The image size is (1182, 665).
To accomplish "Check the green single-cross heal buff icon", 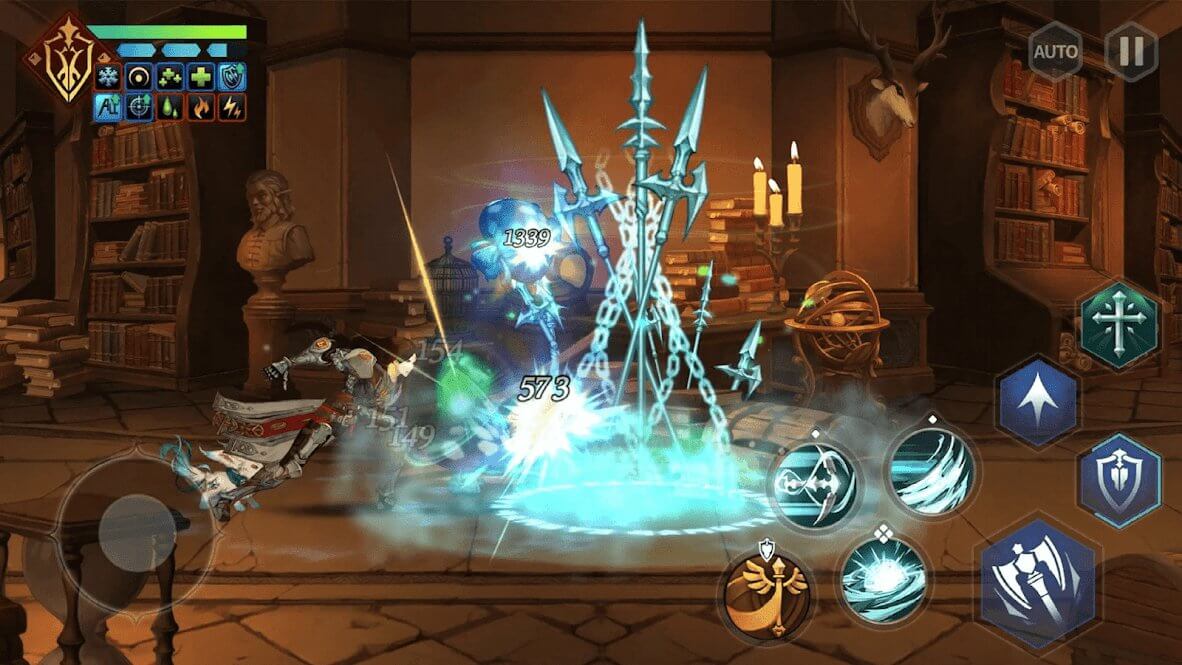I will 202,78.
